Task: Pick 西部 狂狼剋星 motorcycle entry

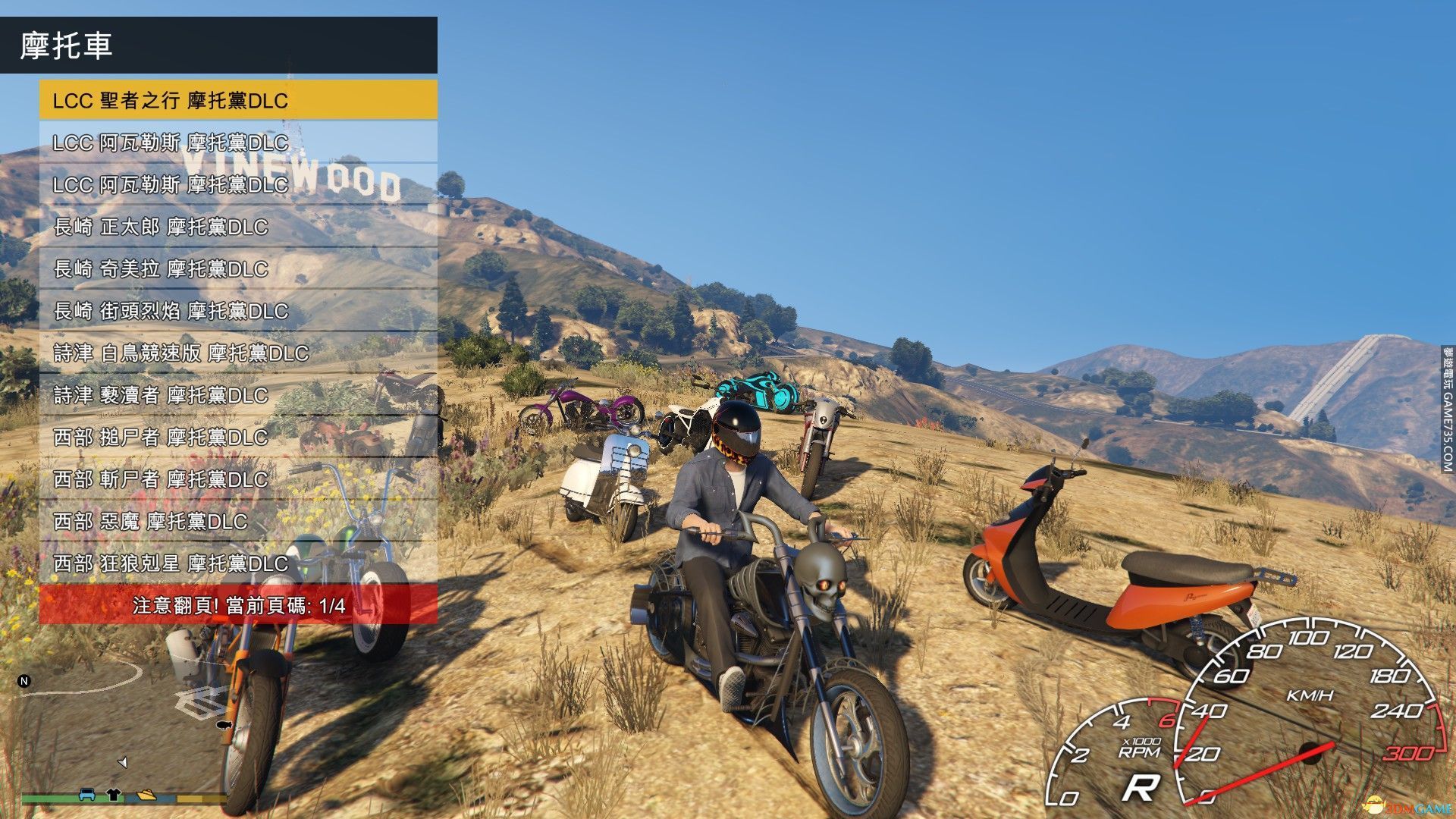Action: point(238,563)
